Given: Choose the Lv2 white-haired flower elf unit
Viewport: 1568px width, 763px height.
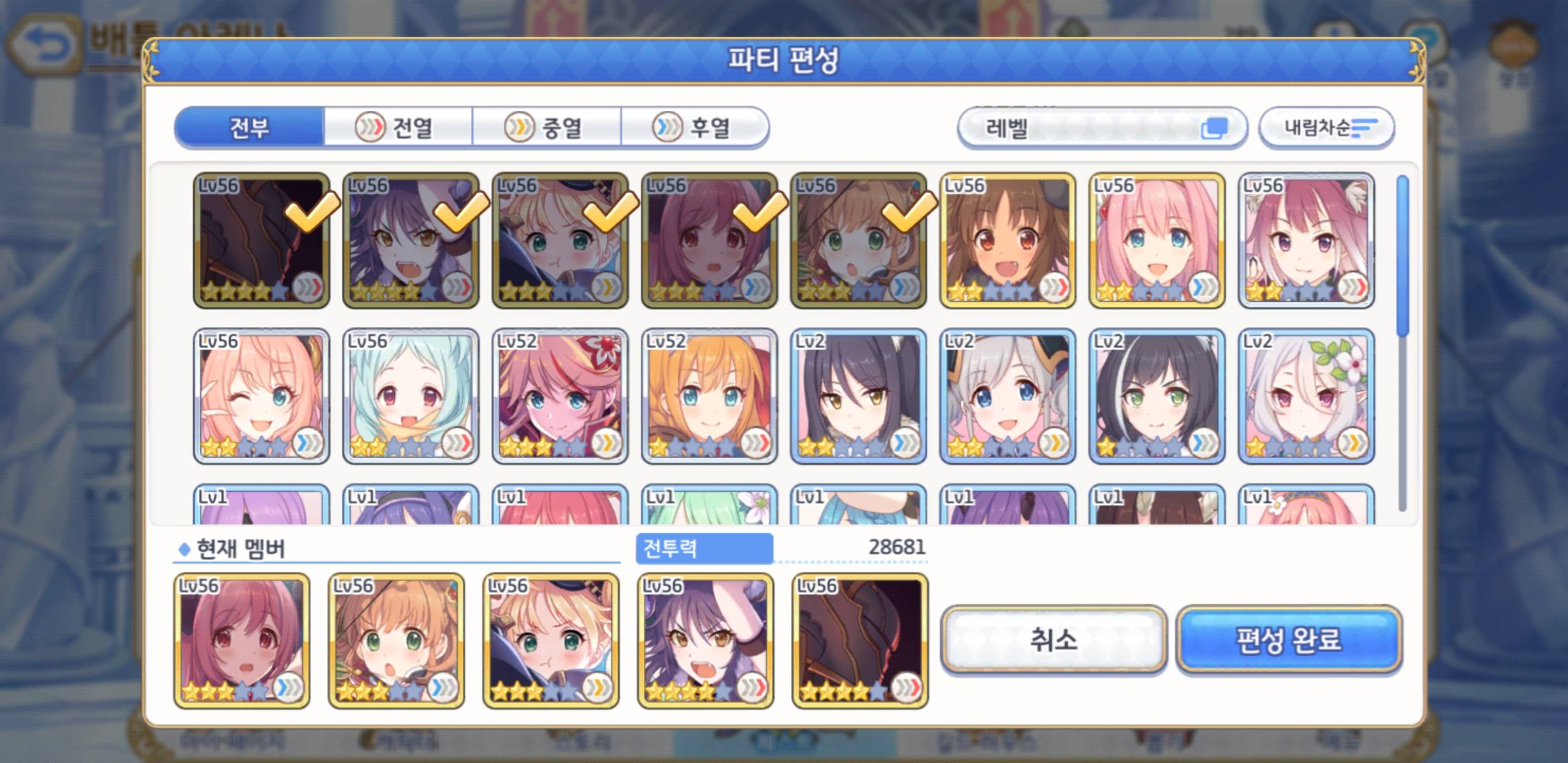Looking at the screenshot, I should coord(1306,396).
